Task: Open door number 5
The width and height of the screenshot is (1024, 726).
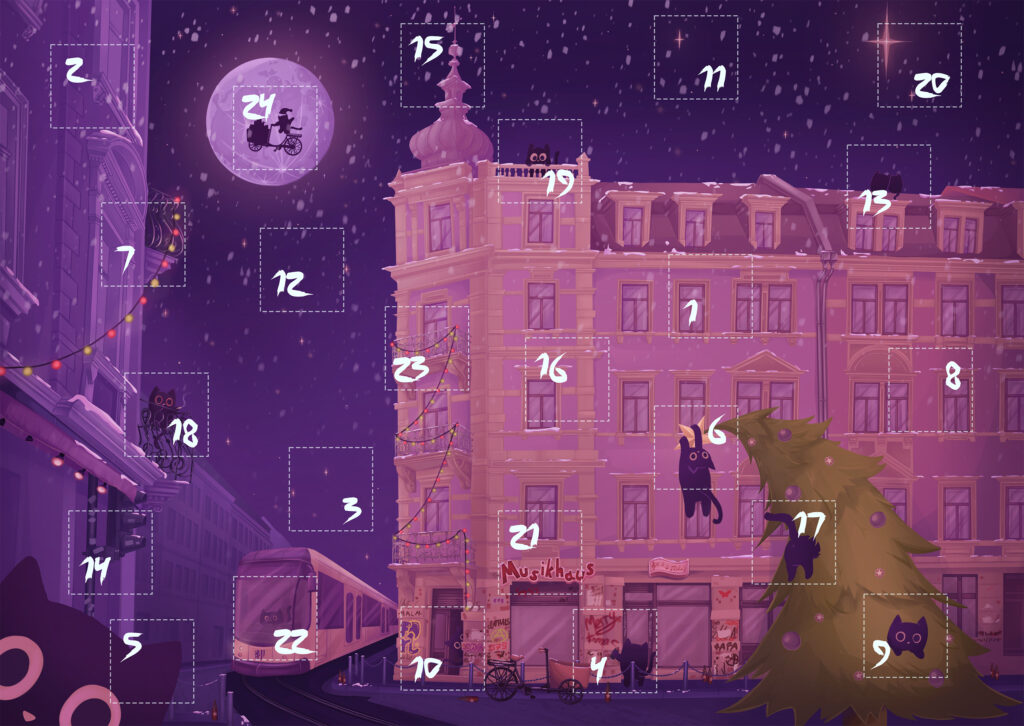Action: pyautogui.click(x=152, y=660)
